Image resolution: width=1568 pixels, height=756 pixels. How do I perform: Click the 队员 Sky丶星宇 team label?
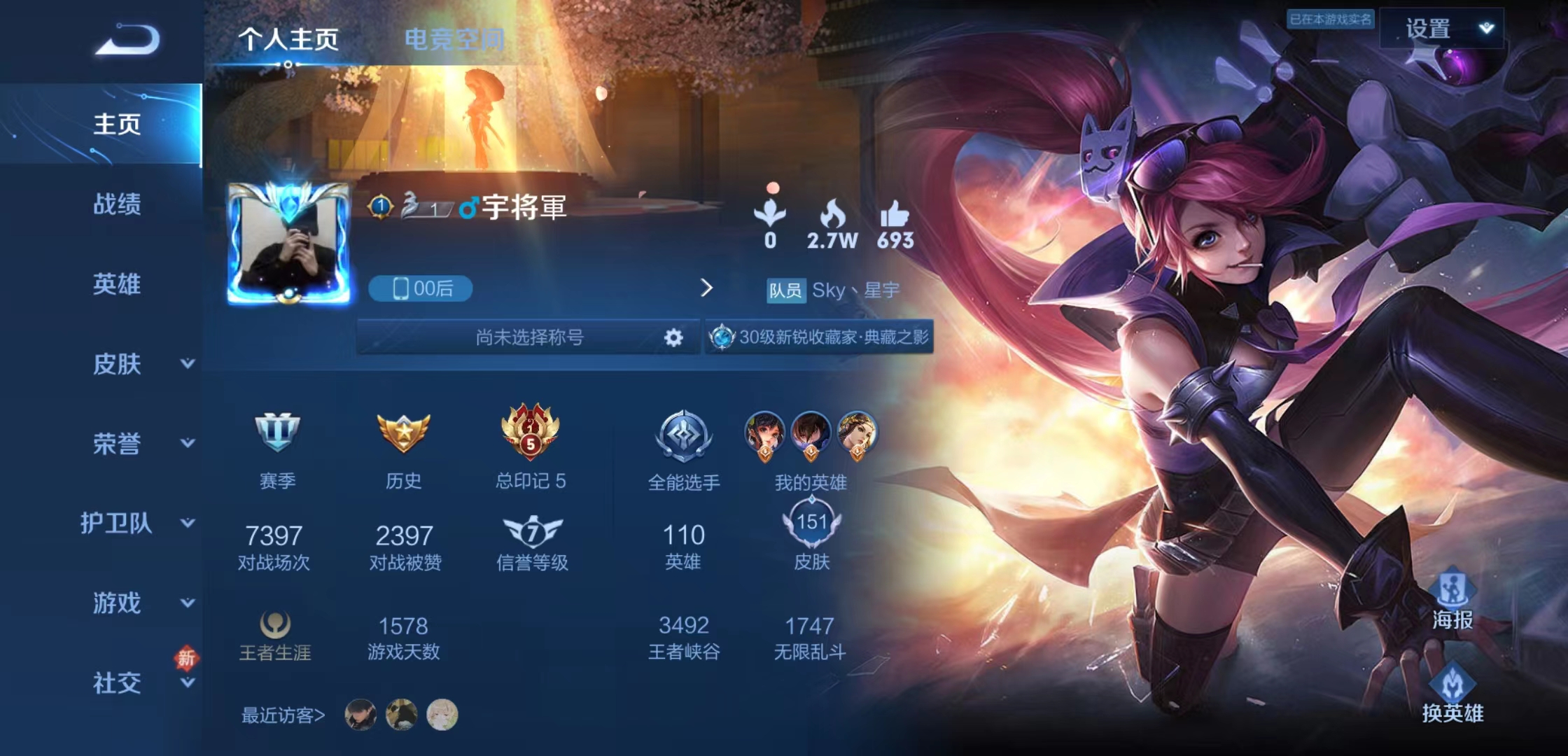tap(829, 289)
